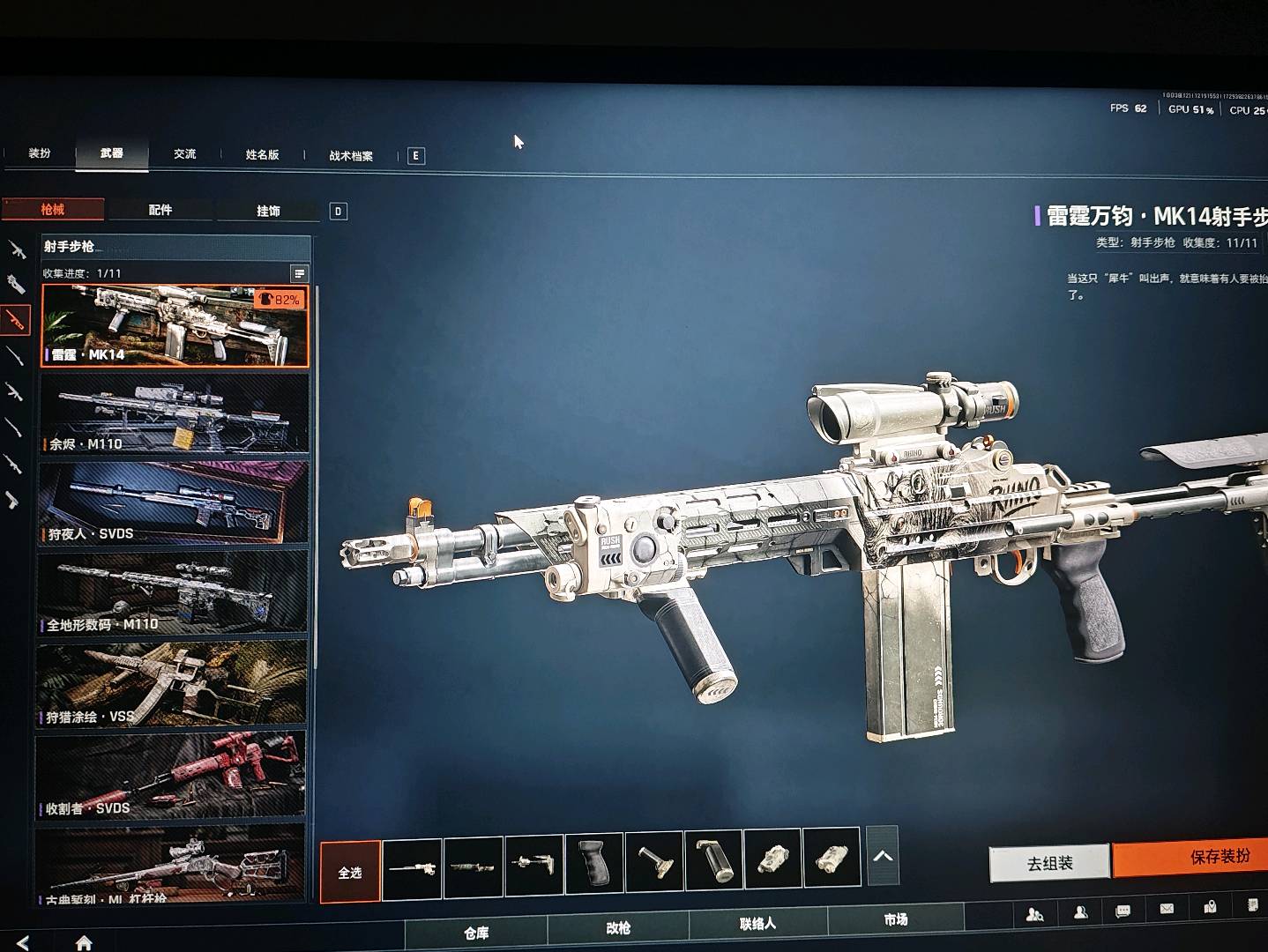Switch to the 挂饰 sub-tab
This screenshot has height=952, width=1268.
[x=268, y=211]
